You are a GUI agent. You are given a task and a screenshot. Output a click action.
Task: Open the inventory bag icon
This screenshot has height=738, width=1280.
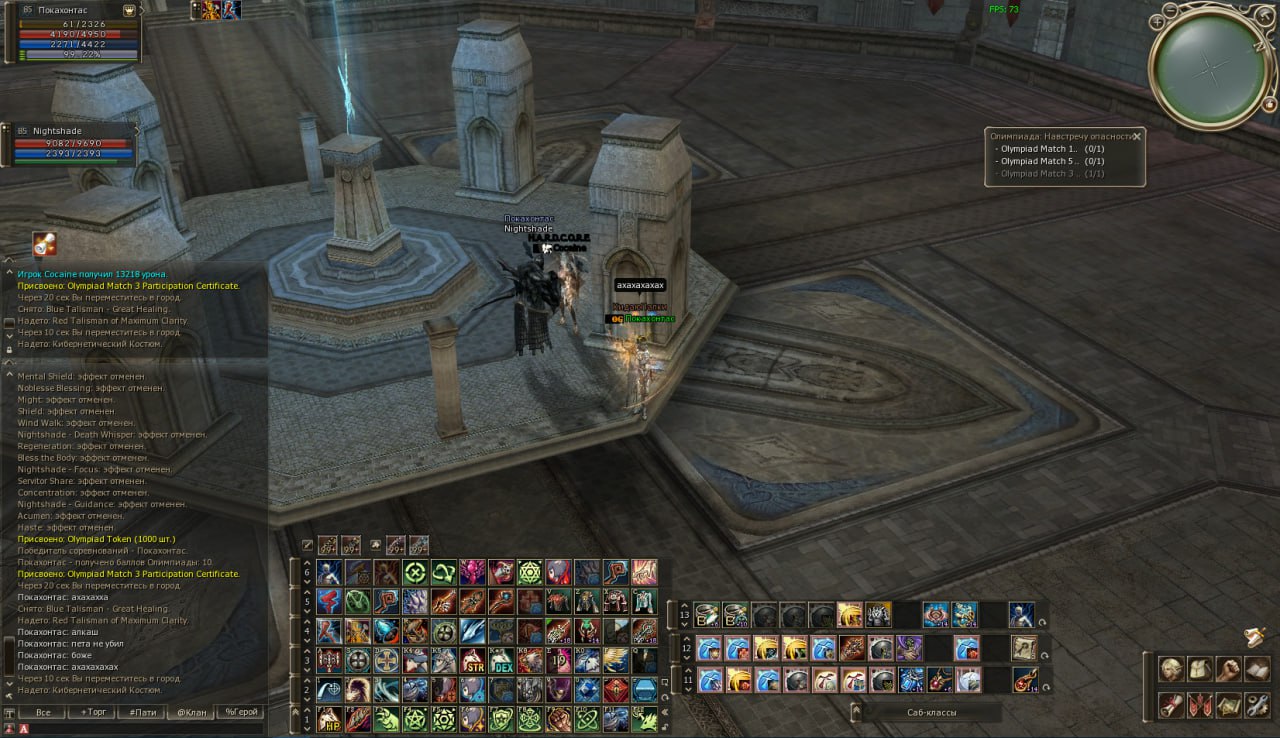(x=1200, y=669)
